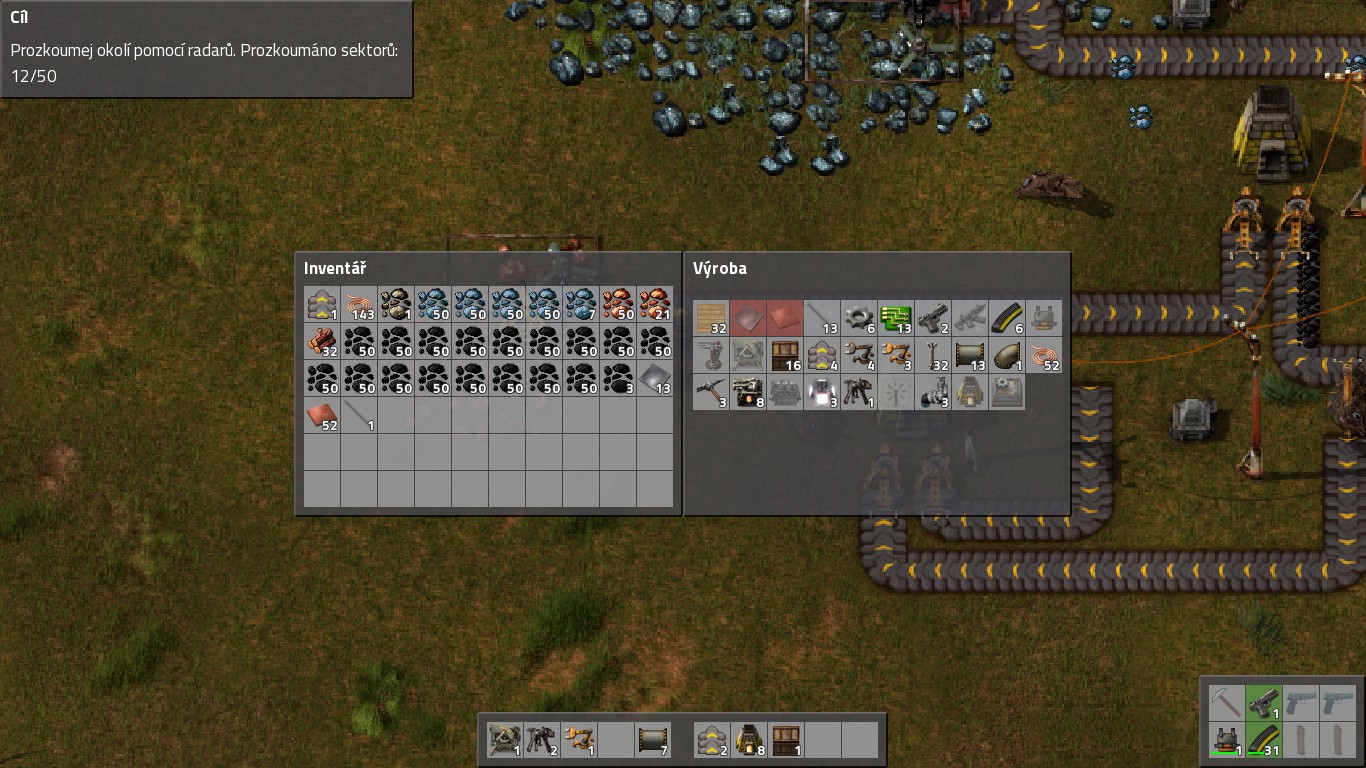Screen dimensions: 1366x768
Task: Choose the wood planks recipe
Action: coord(711,319)
